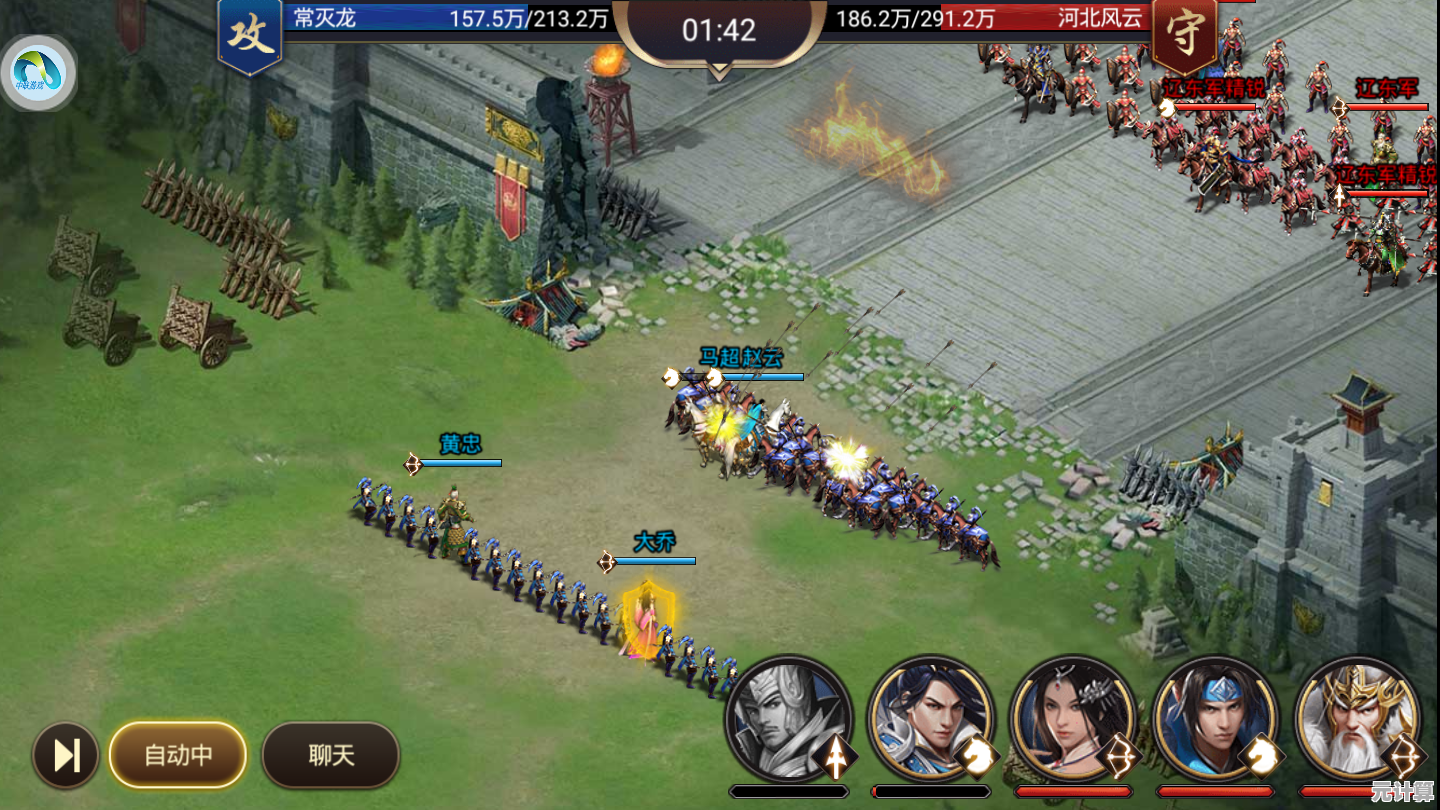Choose the blue-headband cavalry hero portrait
The width and height of the screenshot is (1440, 810).
click(x=1215, y=718)
